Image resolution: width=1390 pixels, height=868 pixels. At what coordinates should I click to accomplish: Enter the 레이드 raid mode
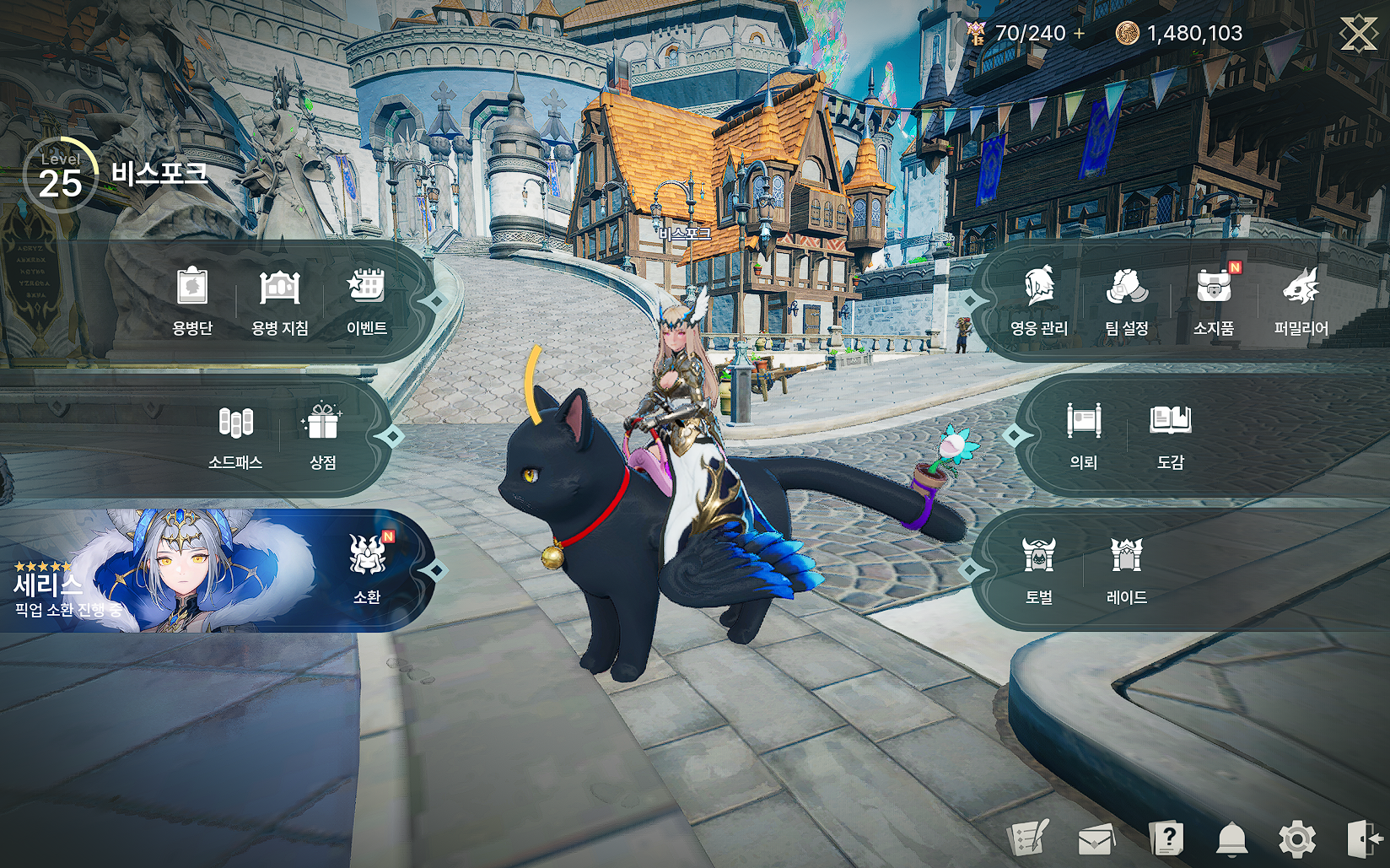1127,568
